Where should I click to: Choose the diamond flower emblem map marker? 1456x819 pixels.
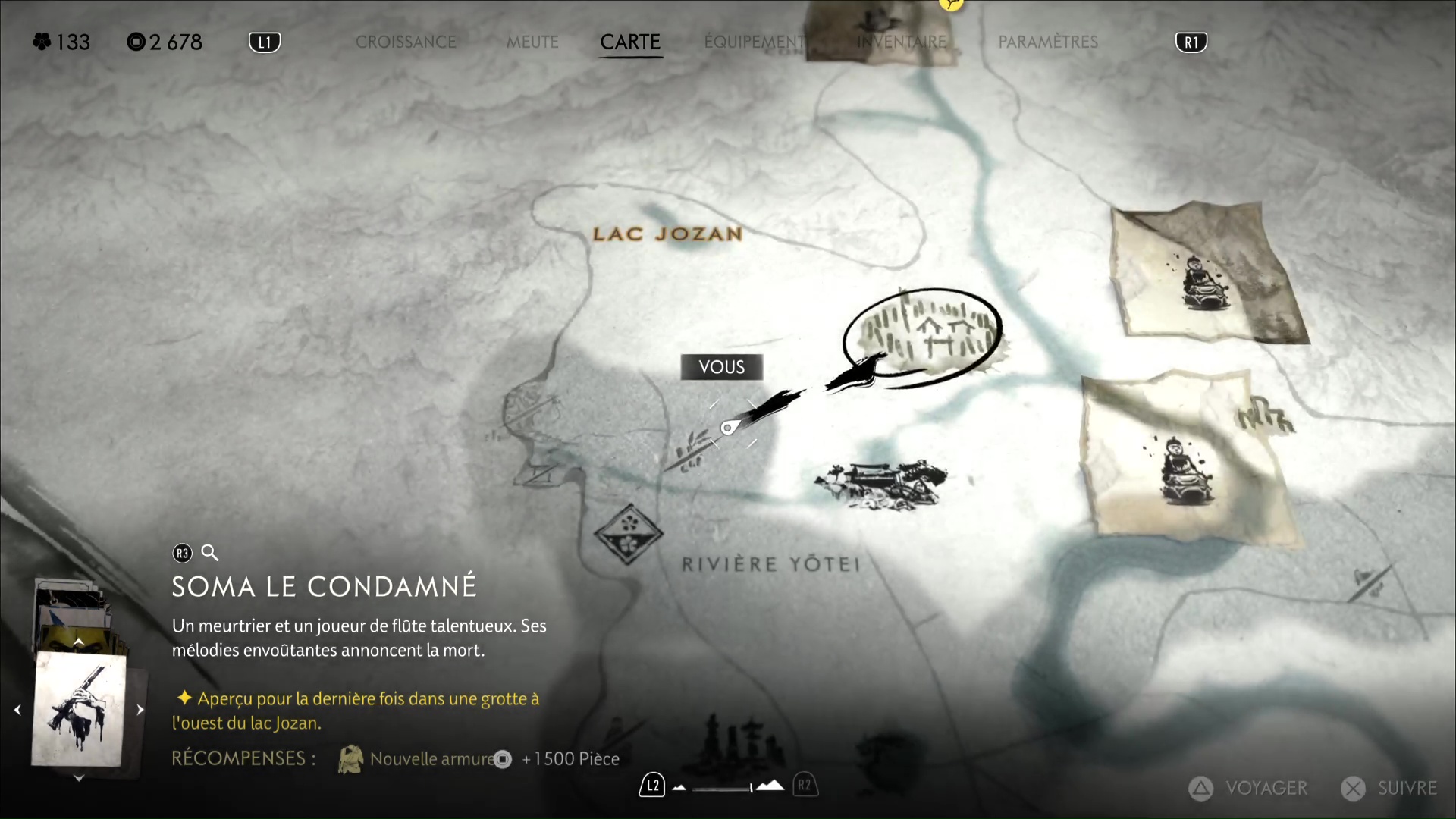coord(628,533)
